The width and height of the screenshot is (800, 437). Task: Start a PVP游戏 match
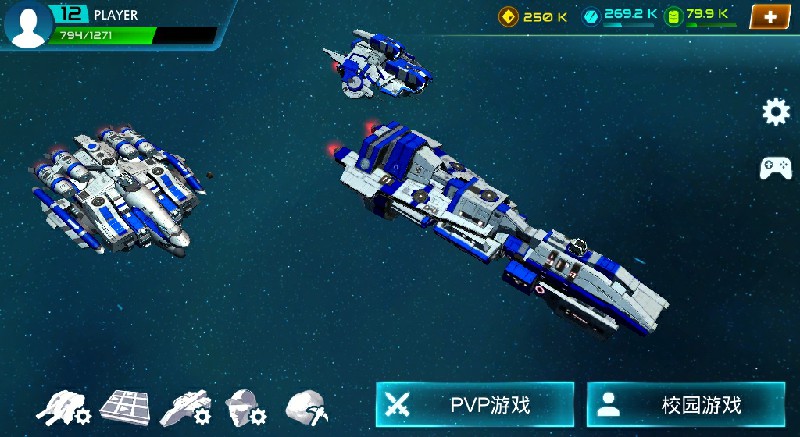[475, 404]
